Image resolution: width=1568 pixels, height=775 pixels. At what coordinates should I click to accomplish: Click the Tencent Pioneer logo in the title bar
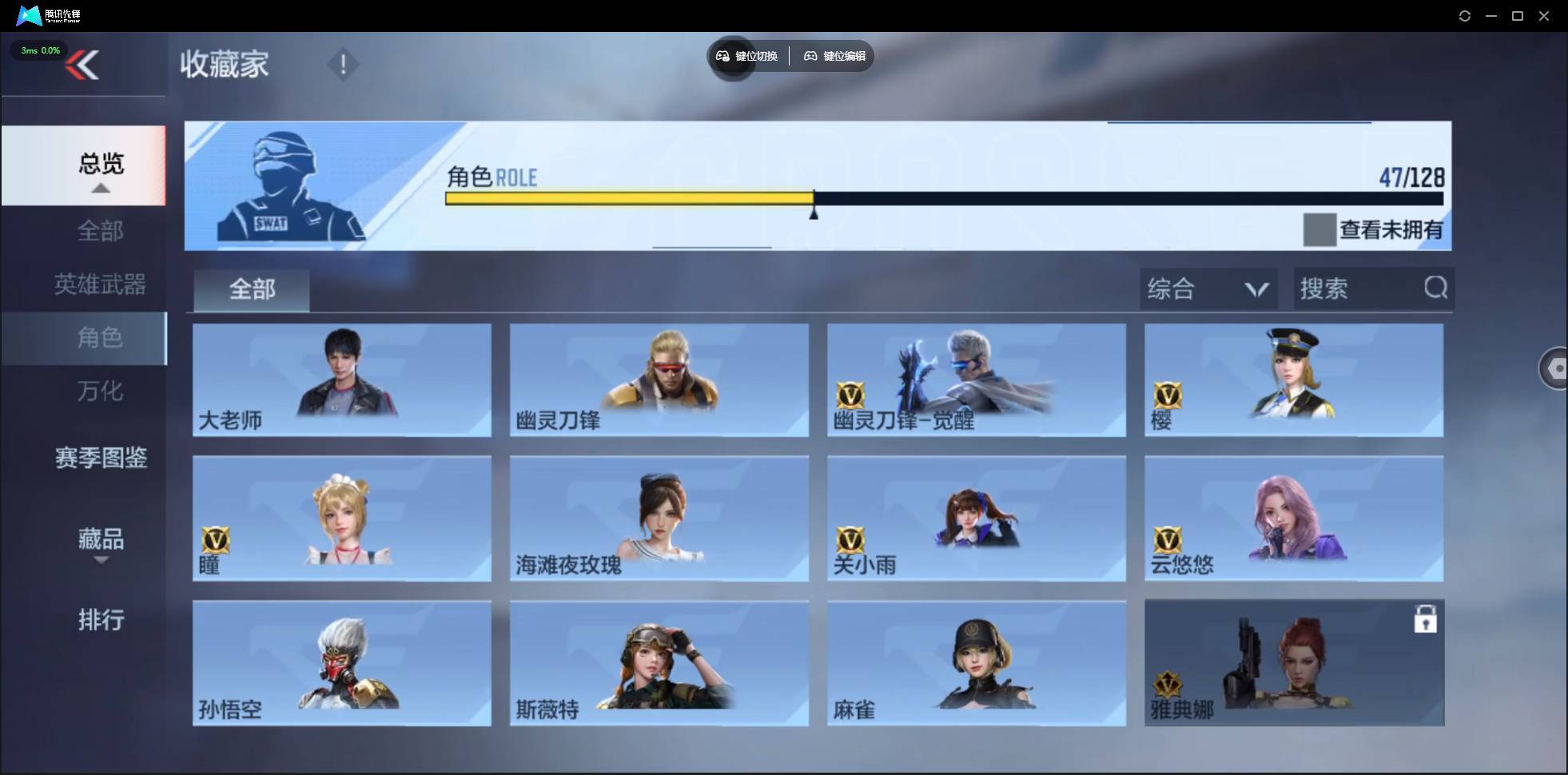30,14
